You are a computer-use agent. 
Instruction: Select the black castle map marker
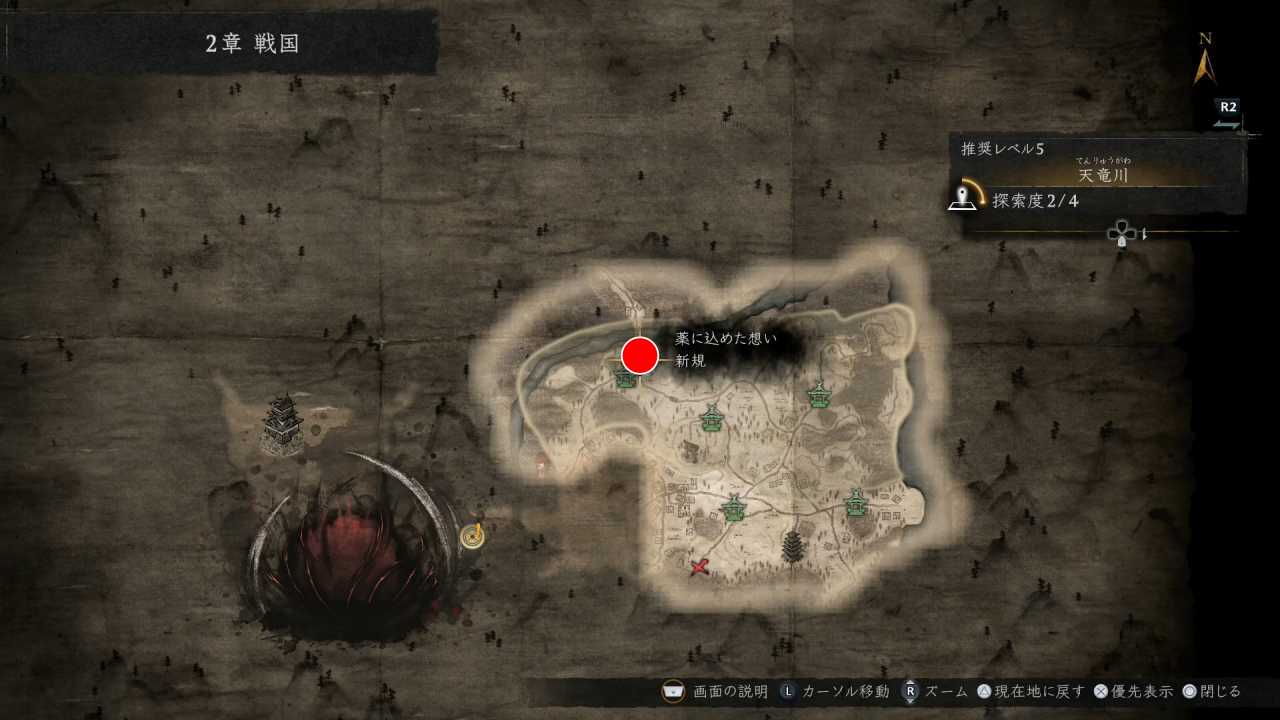pyautogui.click(x=283, y=424)
